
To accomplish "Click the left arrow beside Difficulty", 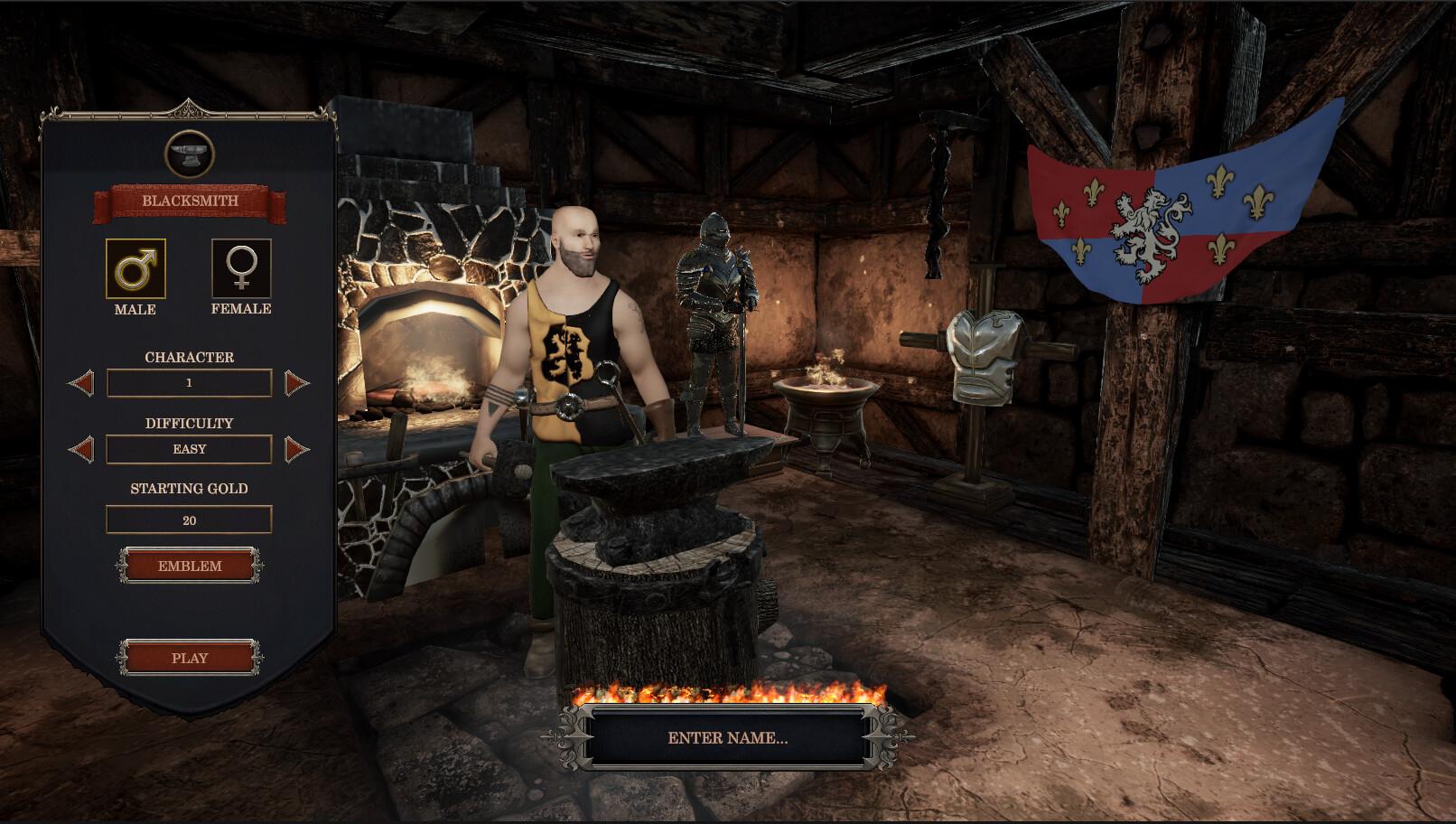I will pyautogui.click(x=82, y=449).
